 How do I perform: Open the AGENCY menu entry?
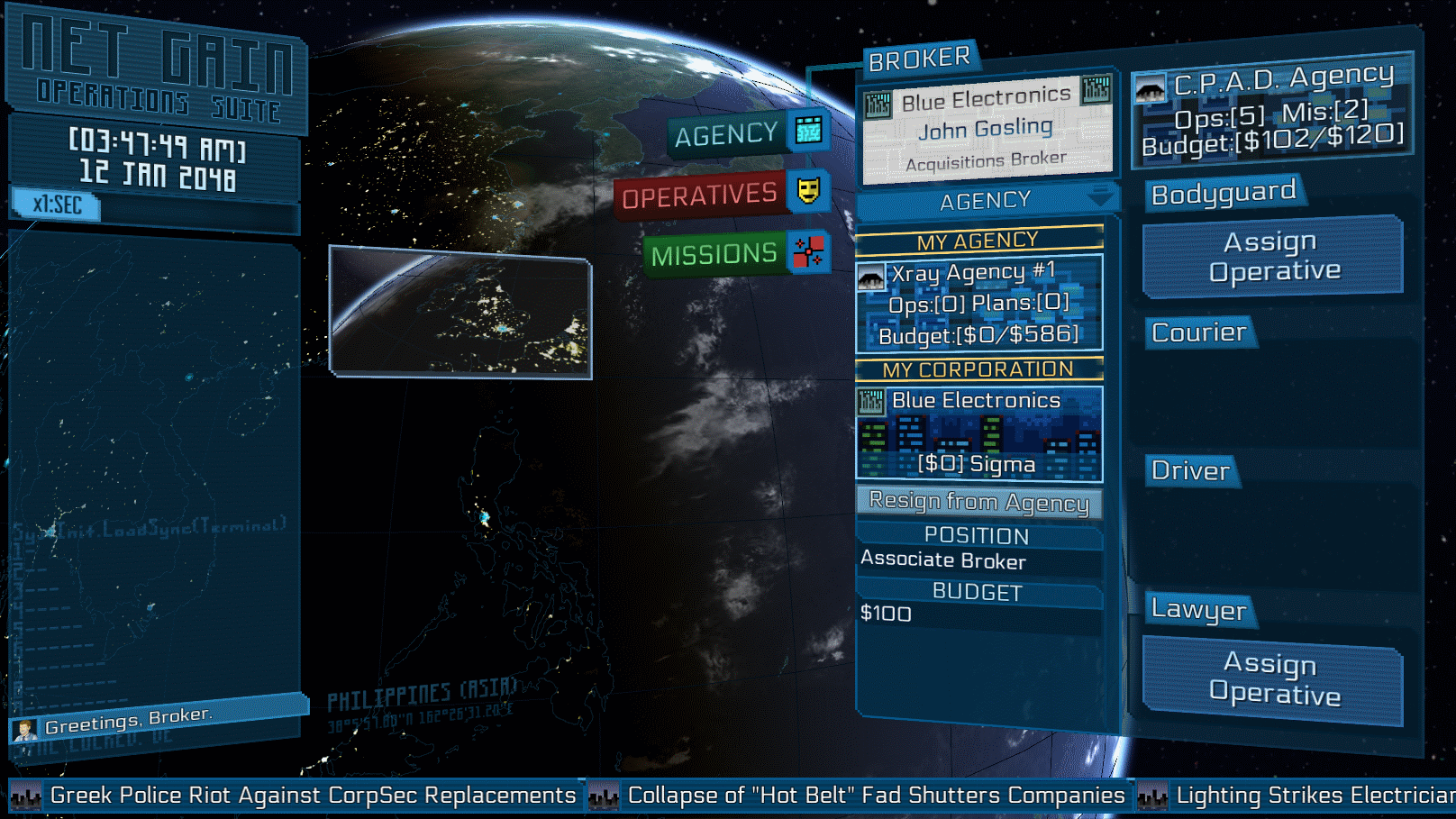[748, 134]
